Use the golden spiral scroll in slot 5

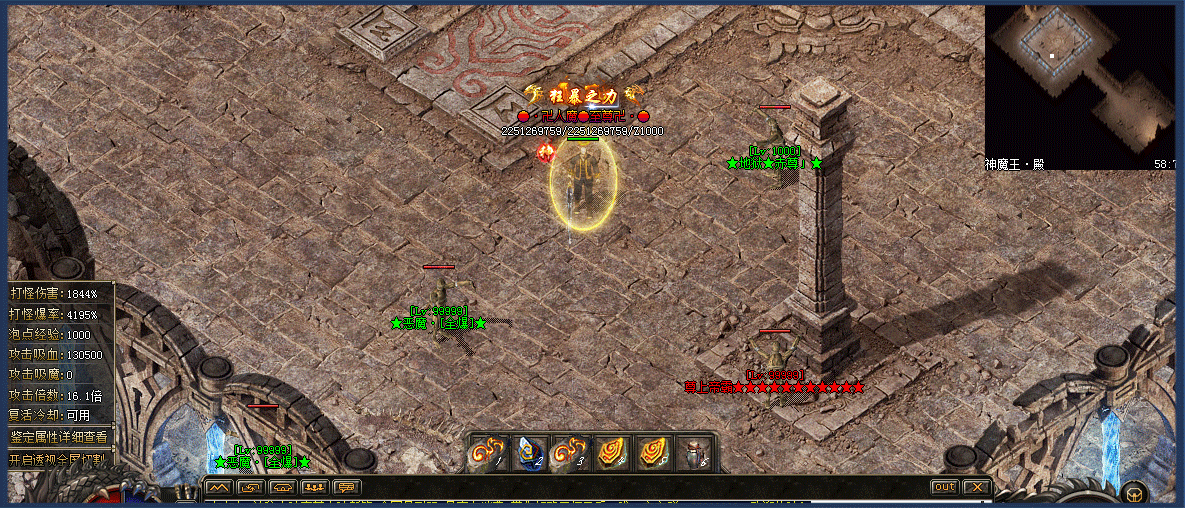click(x=652, y=453)
